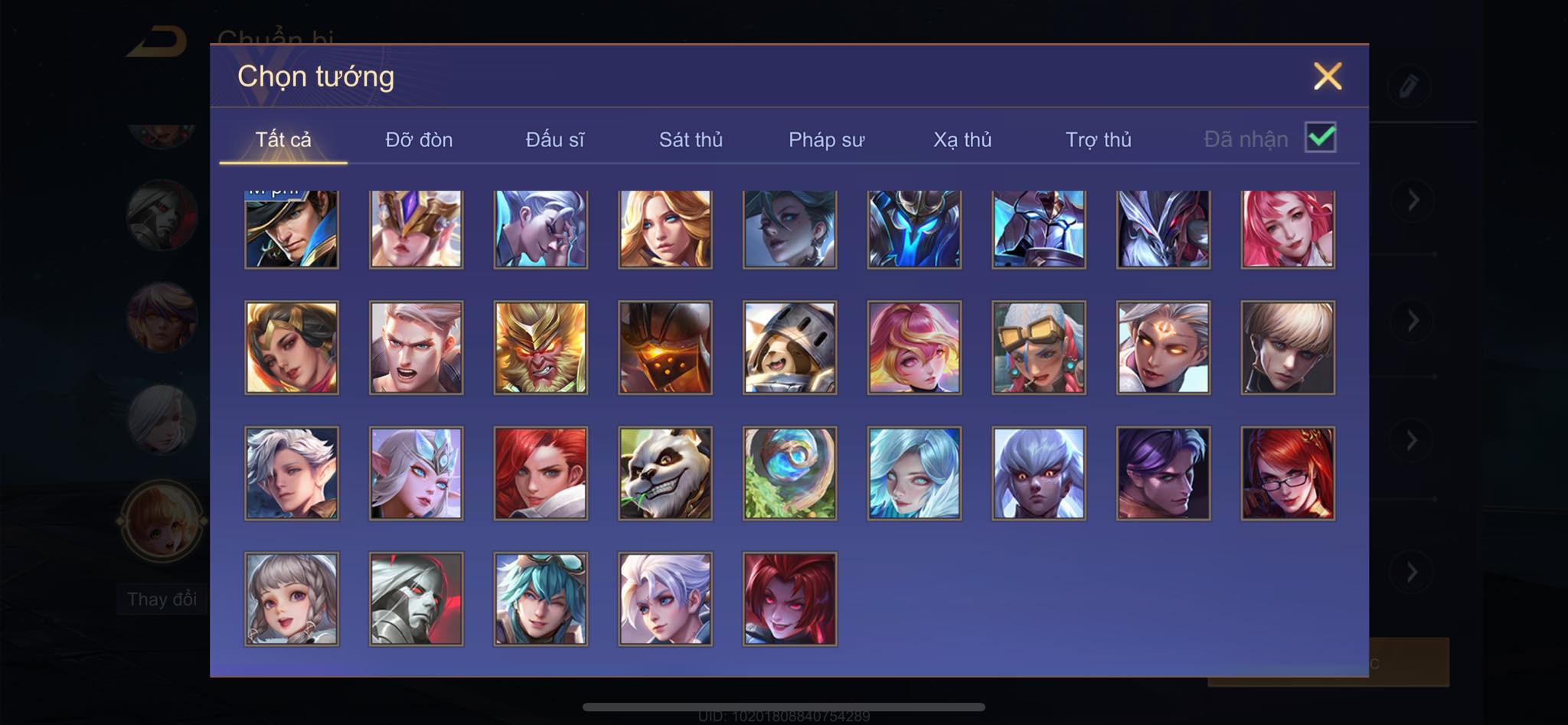Pick the sloth in a knight helmet

coord(789,348)
